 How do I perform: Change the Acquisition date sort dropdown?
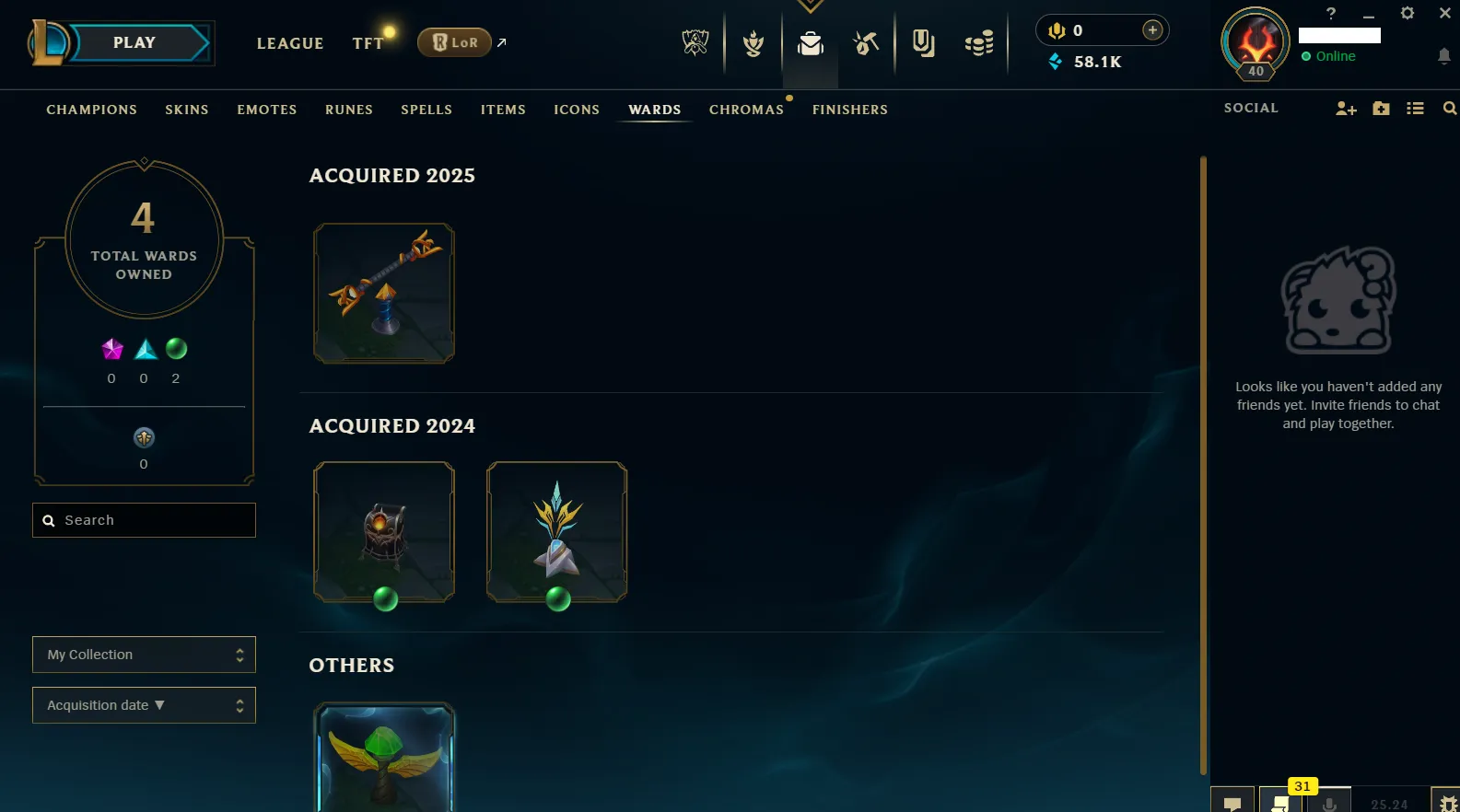point(145,705)
